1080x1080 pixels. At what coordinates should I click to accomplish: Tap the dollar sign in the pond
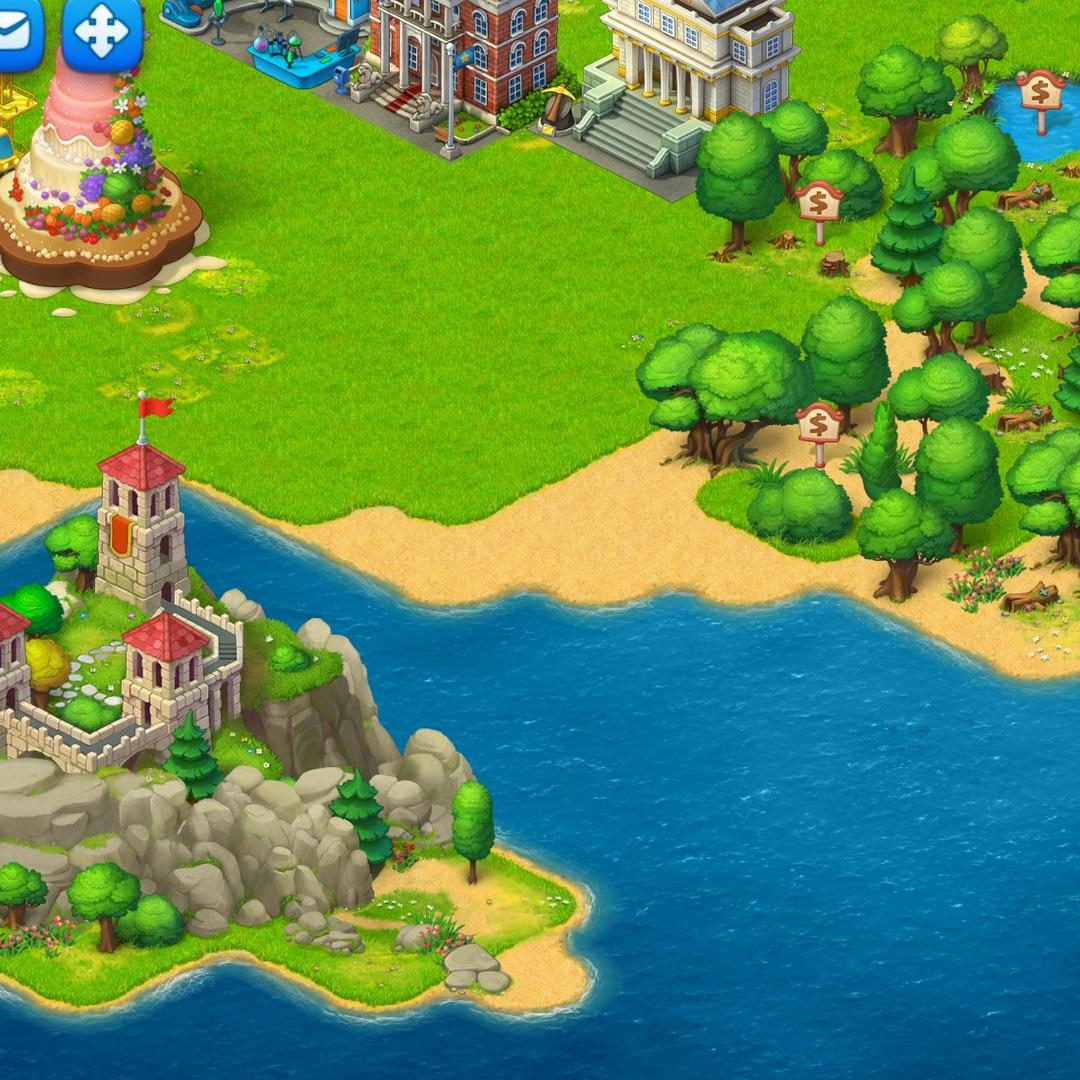tap(1040, 92)
